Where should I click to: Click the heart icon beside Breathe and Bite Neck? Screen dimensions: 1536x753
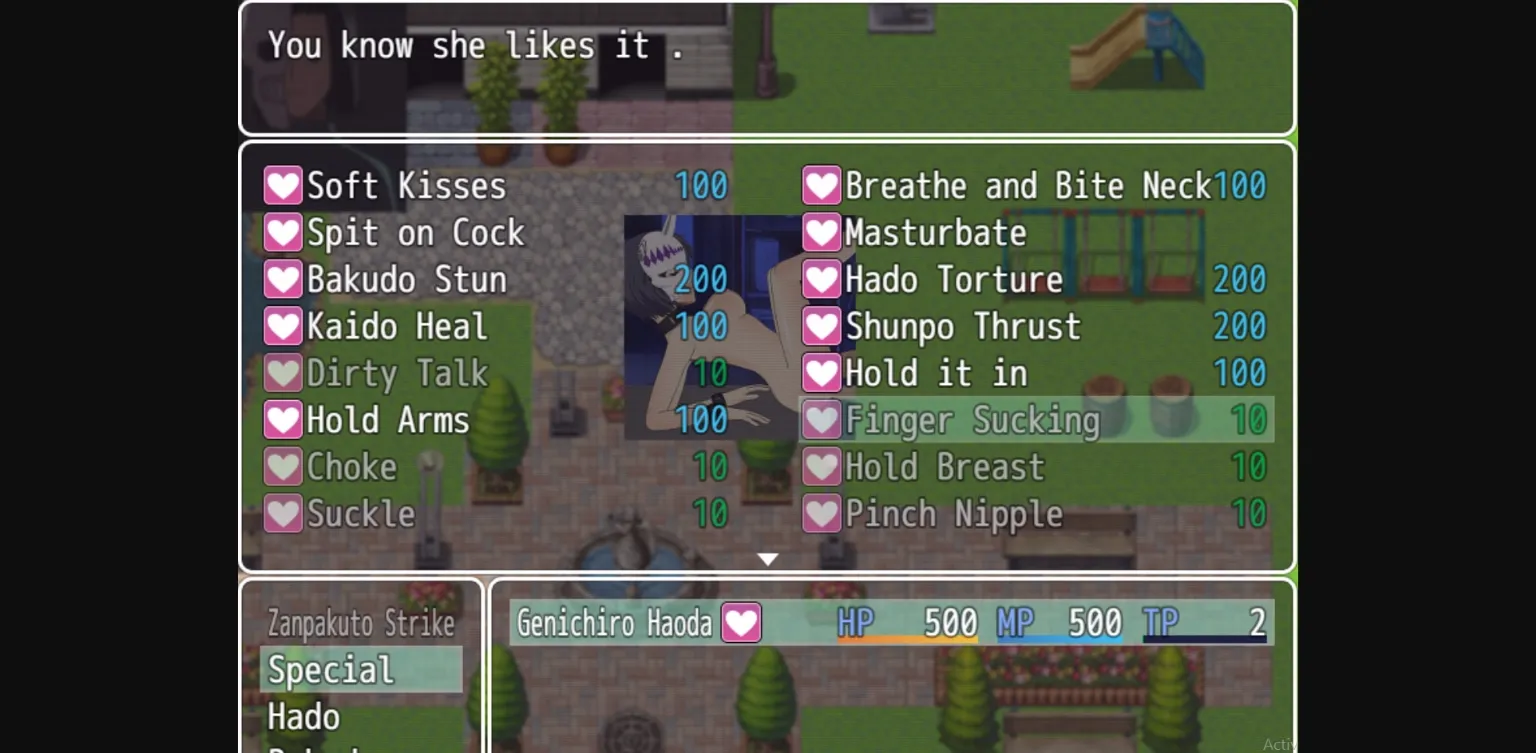tap(822, 185)
